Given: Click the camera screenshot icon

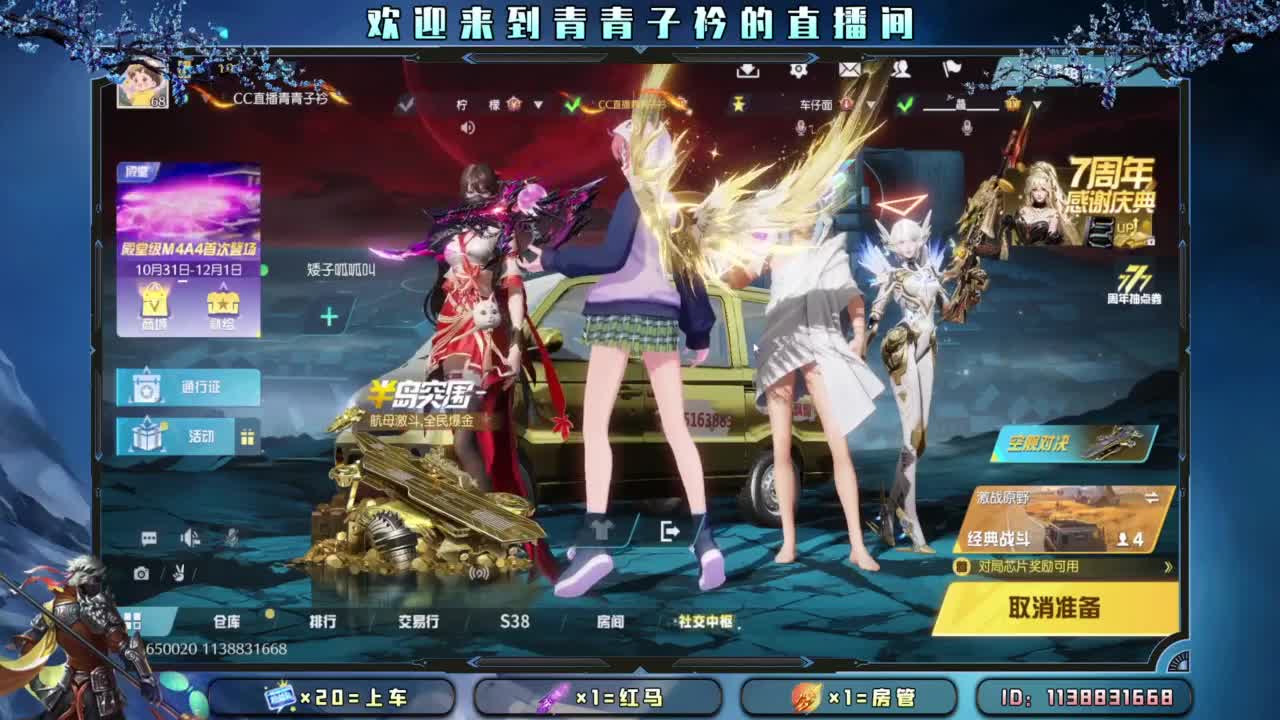Looking at the screenshot, I should [141, 572].
